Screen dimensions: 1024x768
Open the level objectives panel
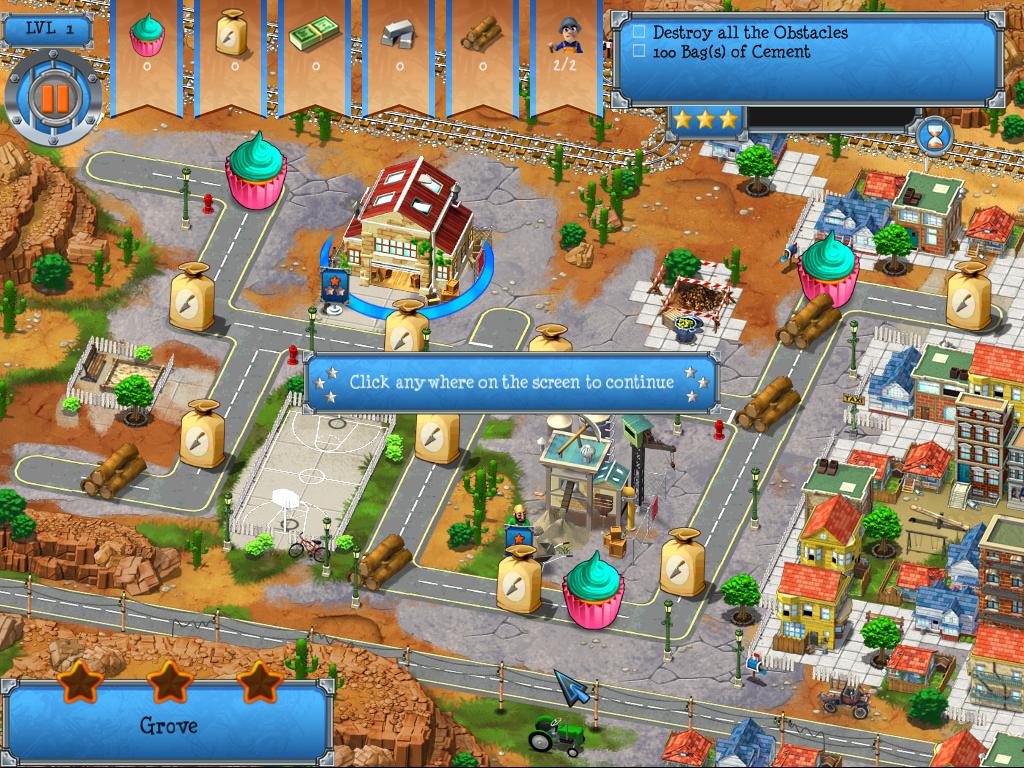(805, 56)
